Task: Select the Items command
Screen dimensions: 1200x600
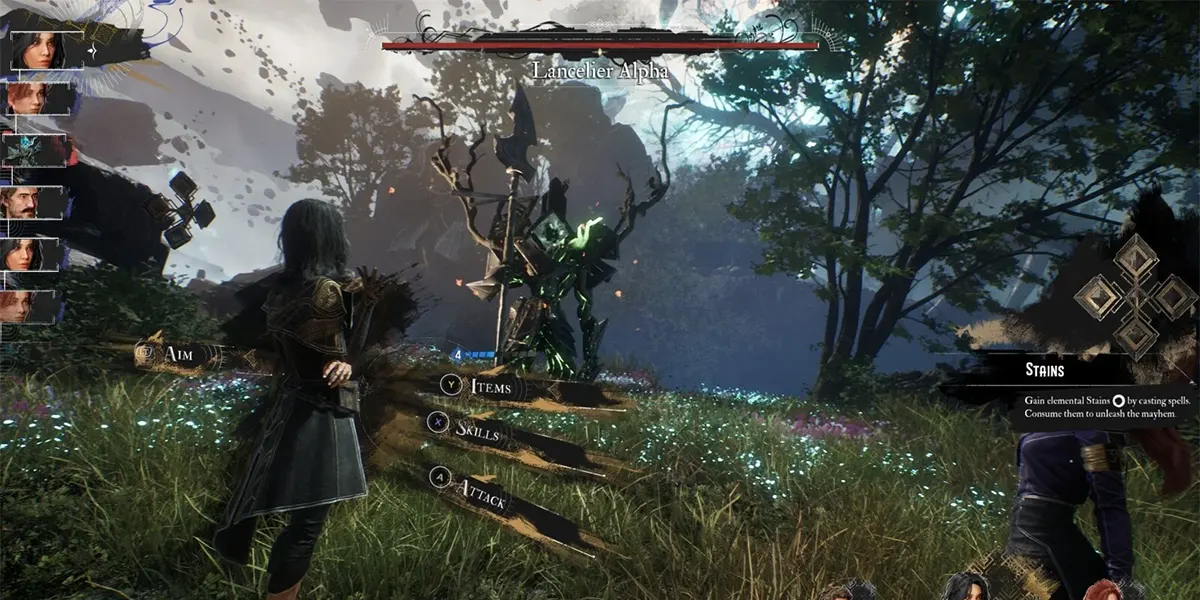Action: 490,388
